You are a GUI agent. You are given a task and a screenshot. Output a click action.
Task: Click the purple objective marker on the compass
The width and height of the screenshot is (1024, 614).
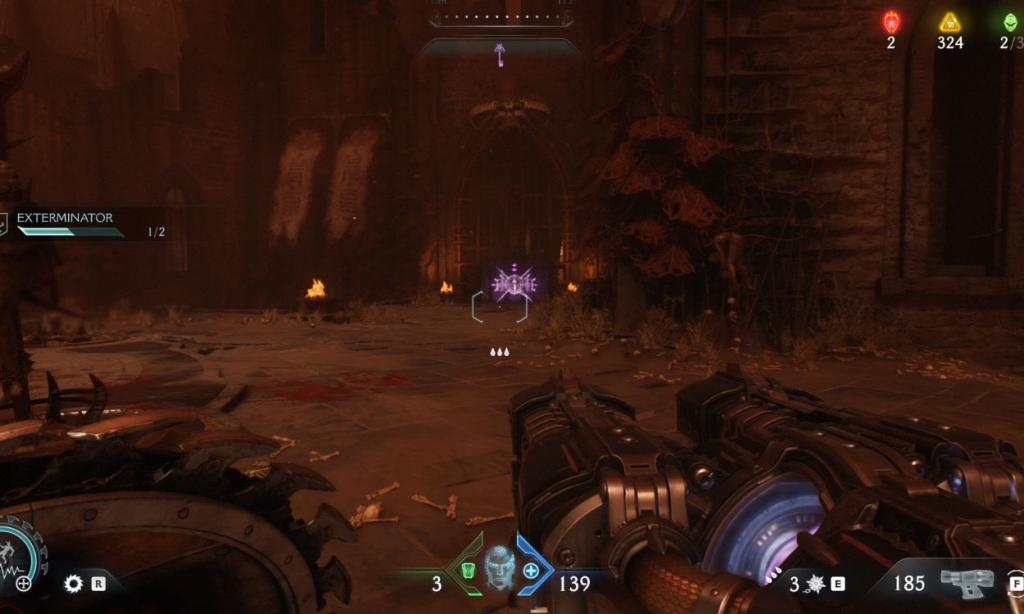pyautogui.click(x=499, y=52)
